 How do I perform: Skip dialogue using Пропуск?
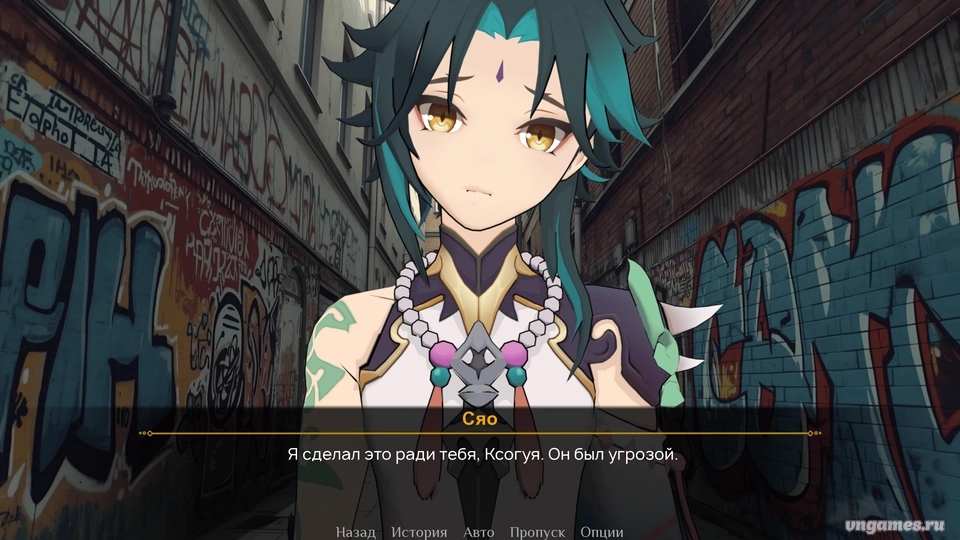537,532
